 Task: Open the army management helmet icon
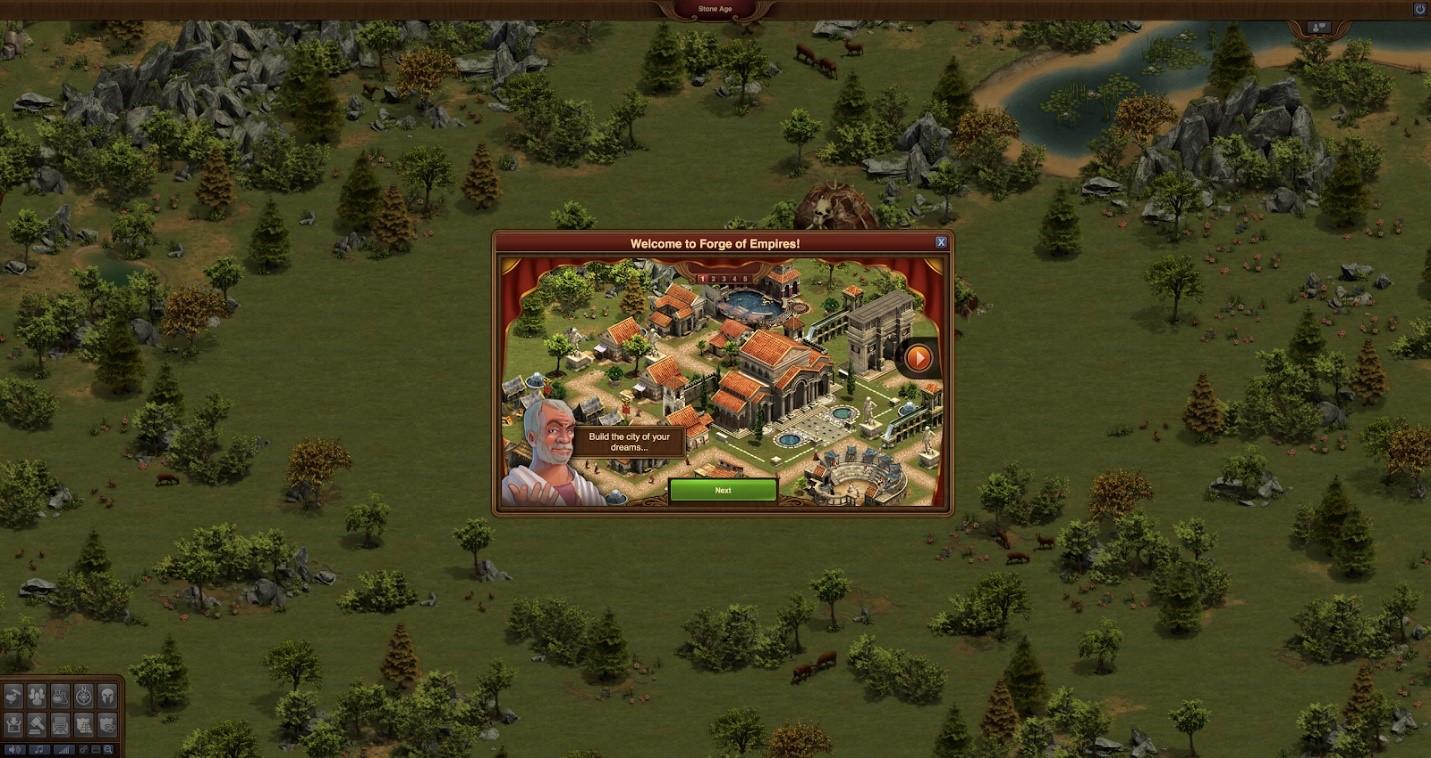point(107,696)
